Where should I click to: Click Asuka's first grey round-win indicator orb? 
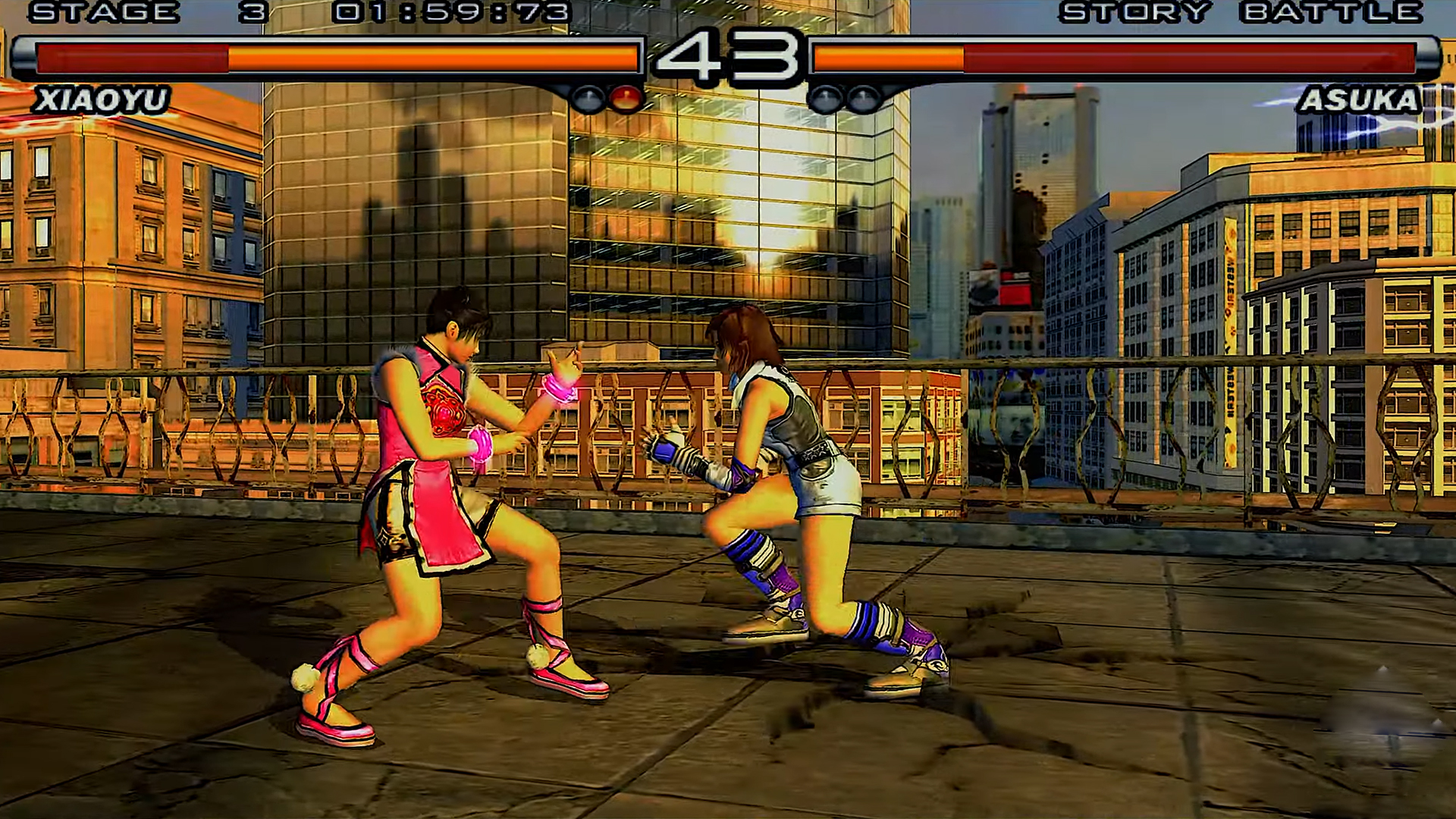click(x=824, y=97)
